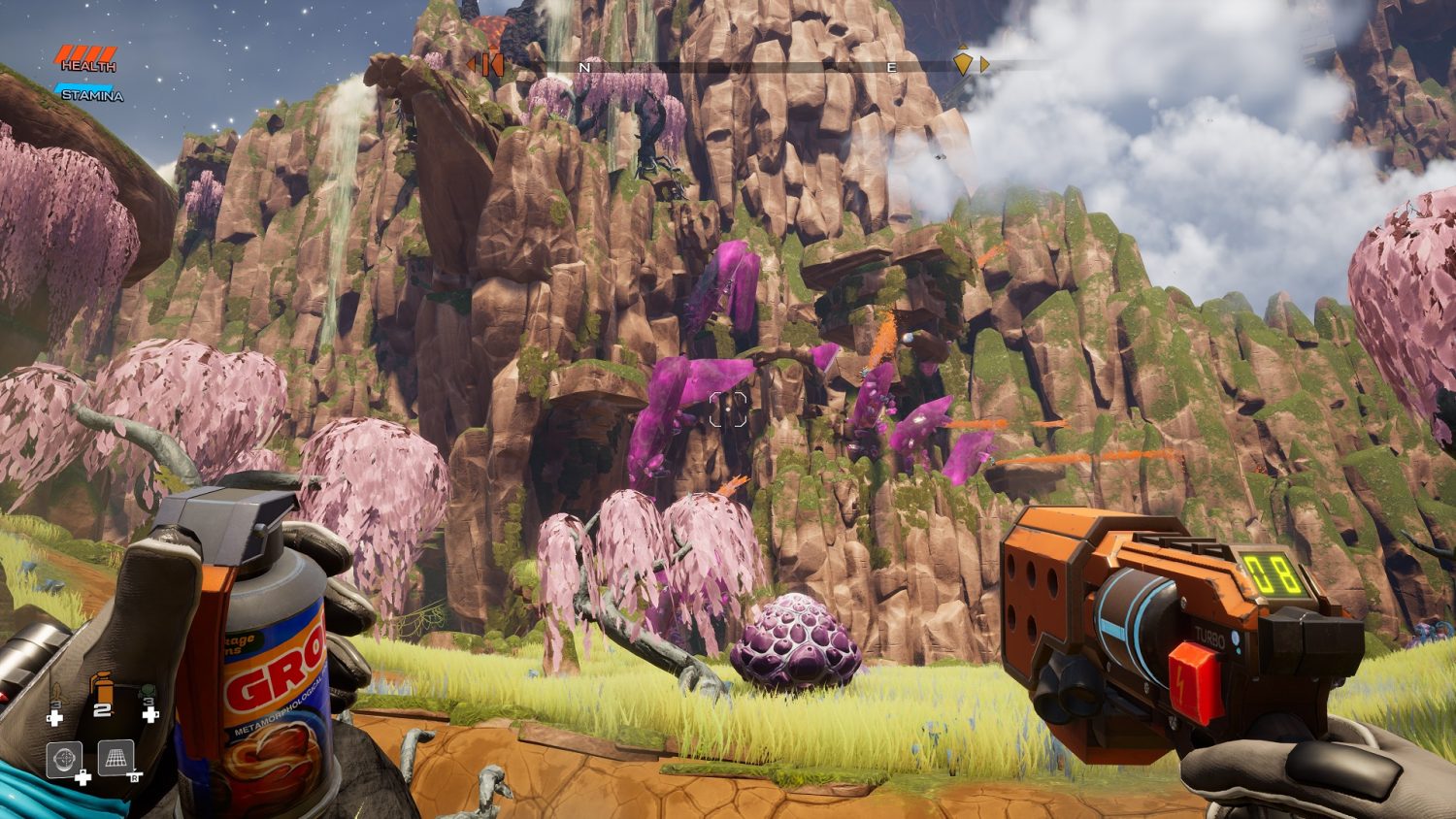Click the yellow diamond compass marker

coord(962,63)
